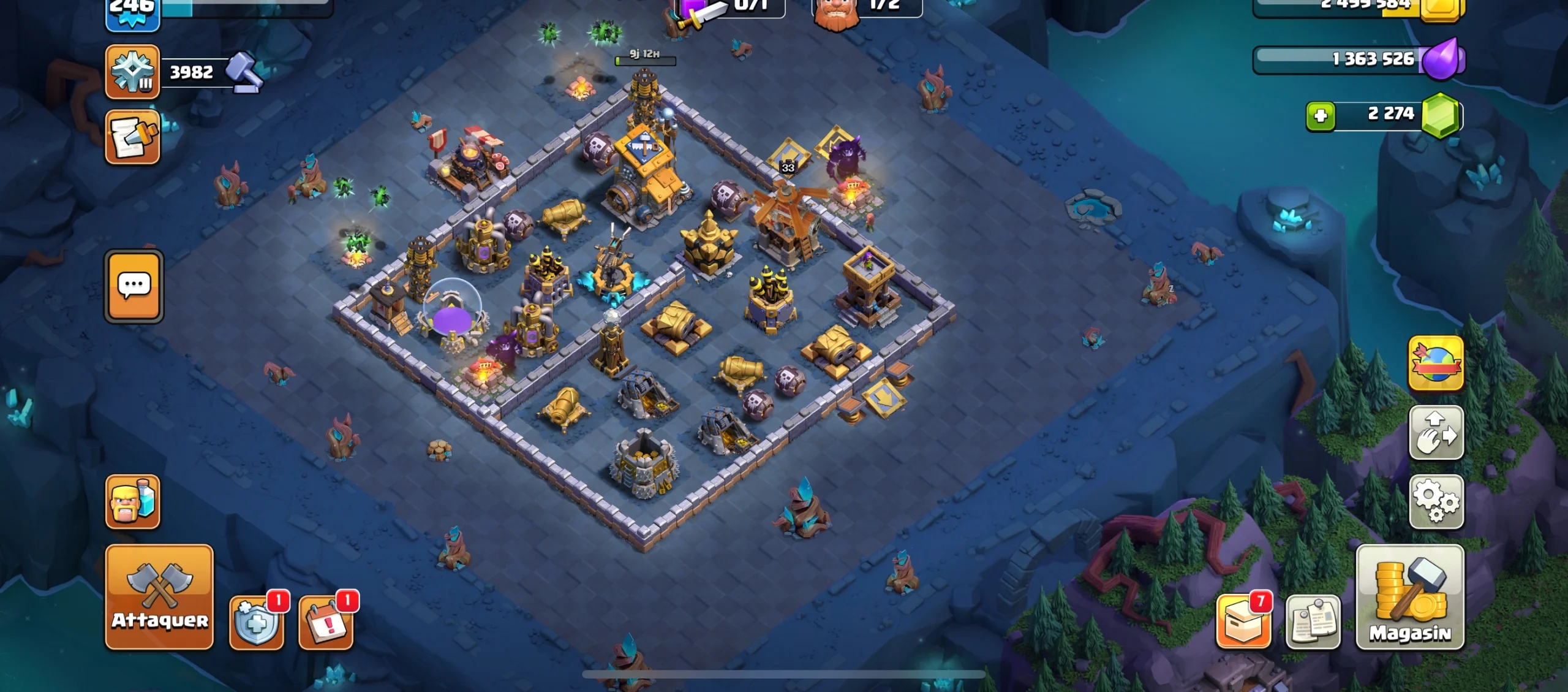
Task: Open the scroll and pencil notes button
Action: [x=132, y=137]
